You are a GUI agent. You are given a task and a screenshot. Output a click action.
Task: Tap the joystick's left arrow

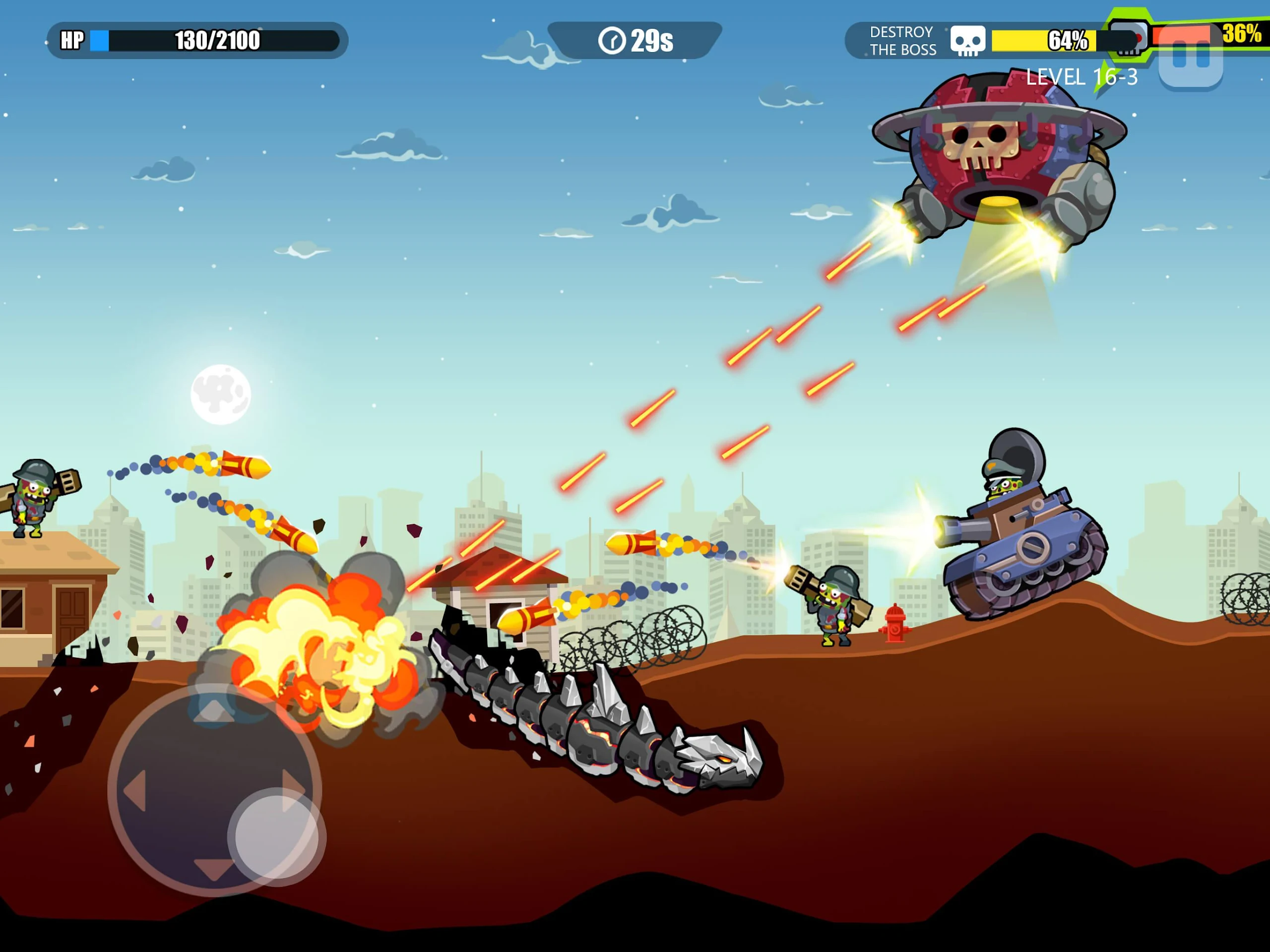[x=135, y=792]
